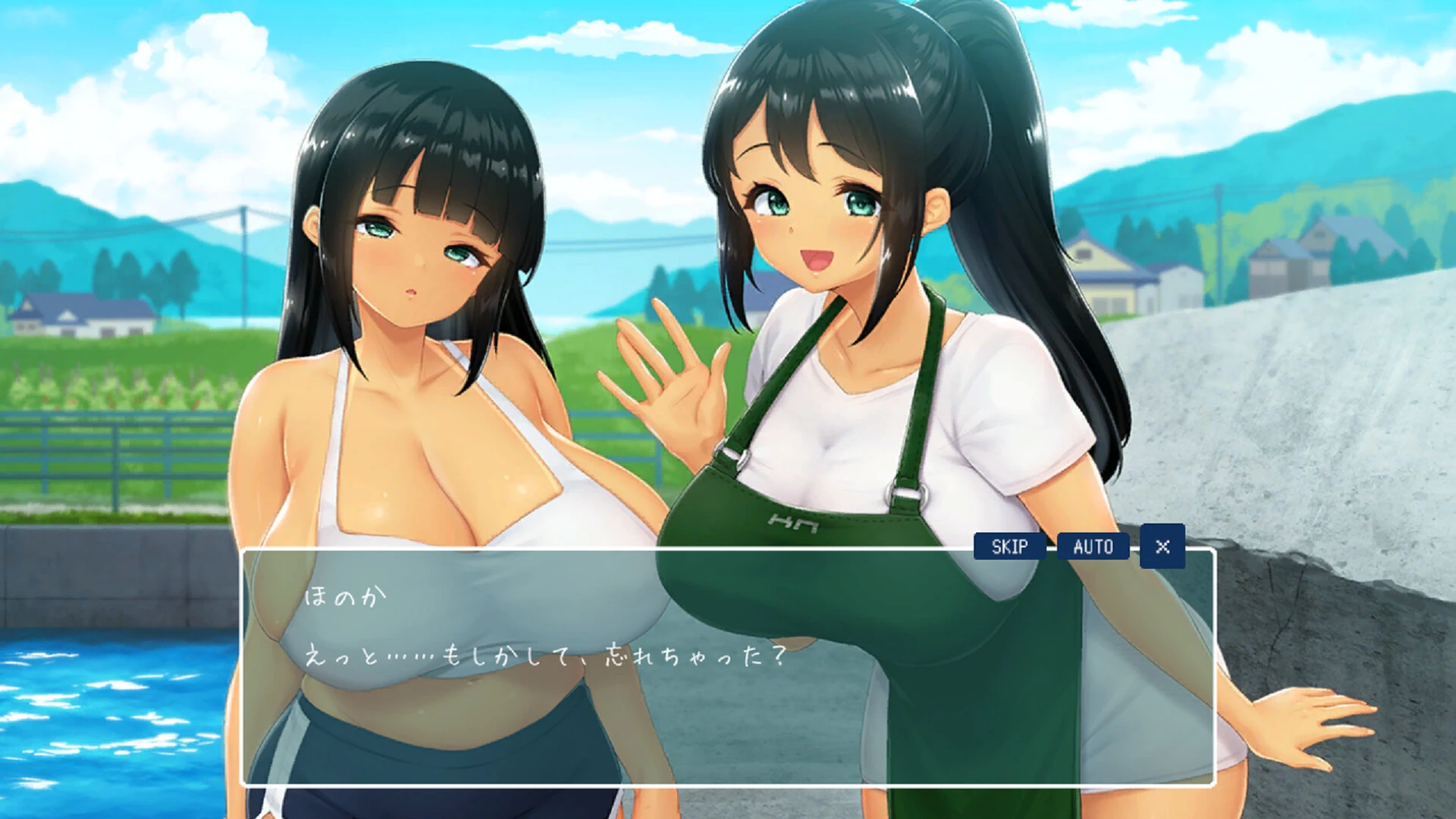
Task: Toggle the message window visibility with ×
Action: (x=1162, y=546)
